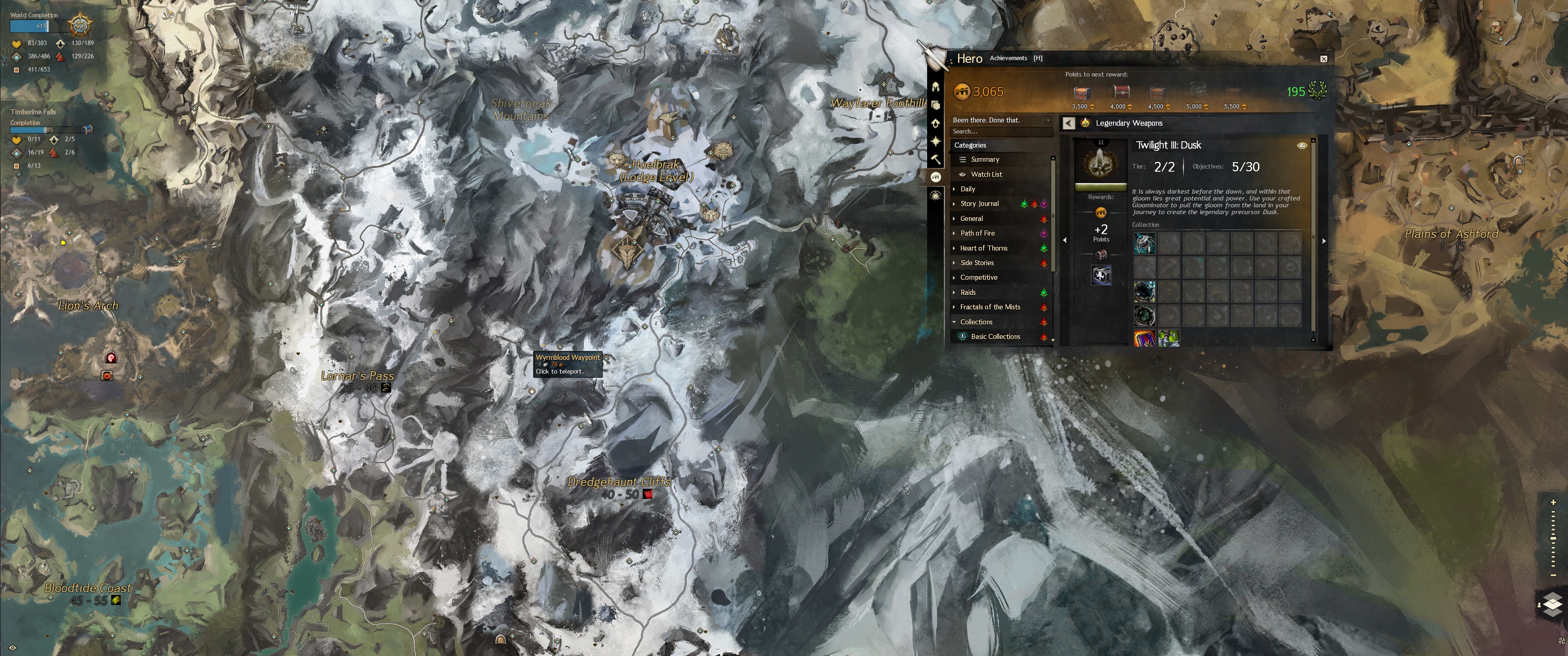Open the Watch List
The height and width of the screenshot is (656, 1568).
(985, 174)
